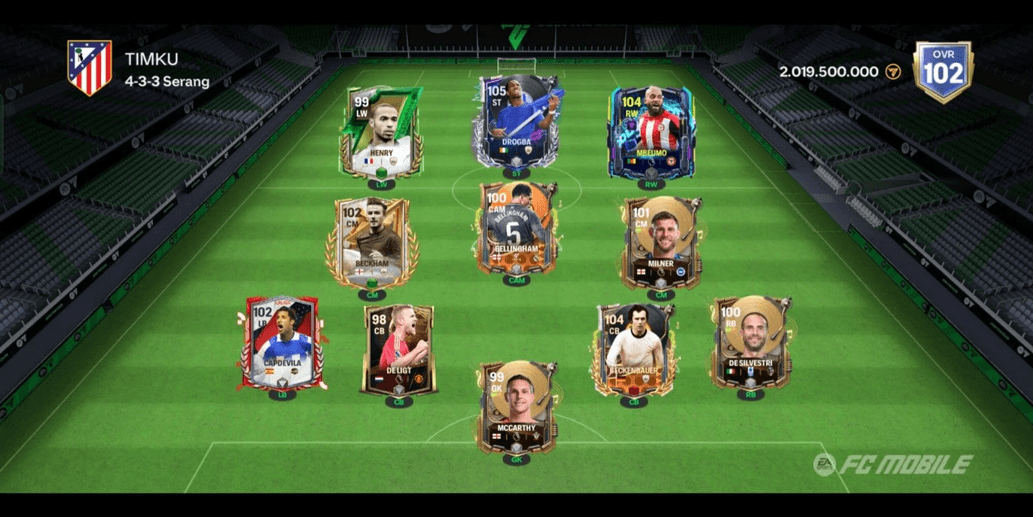Open the Beckham CM card
This screenshot has height=517, width=1033.
pos(371,243)
